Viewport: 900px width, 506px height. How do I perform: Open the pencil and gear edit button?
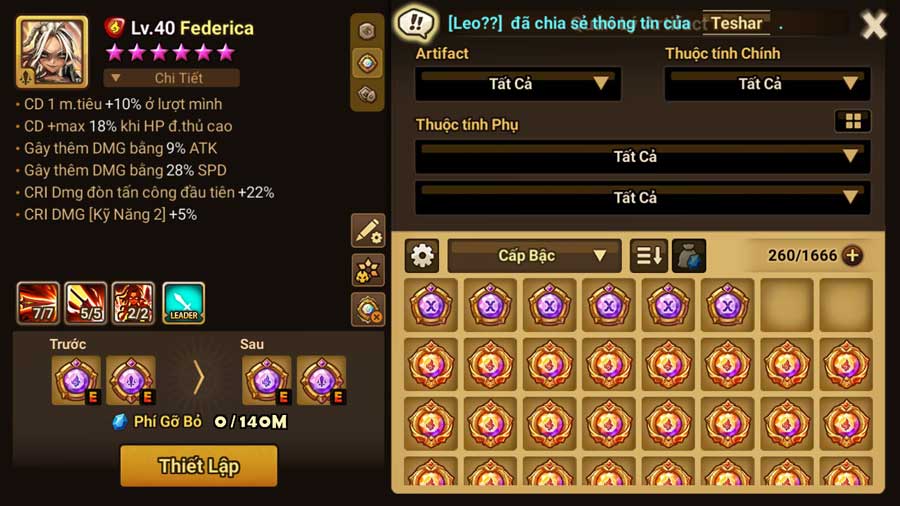(x=368, y=230)
